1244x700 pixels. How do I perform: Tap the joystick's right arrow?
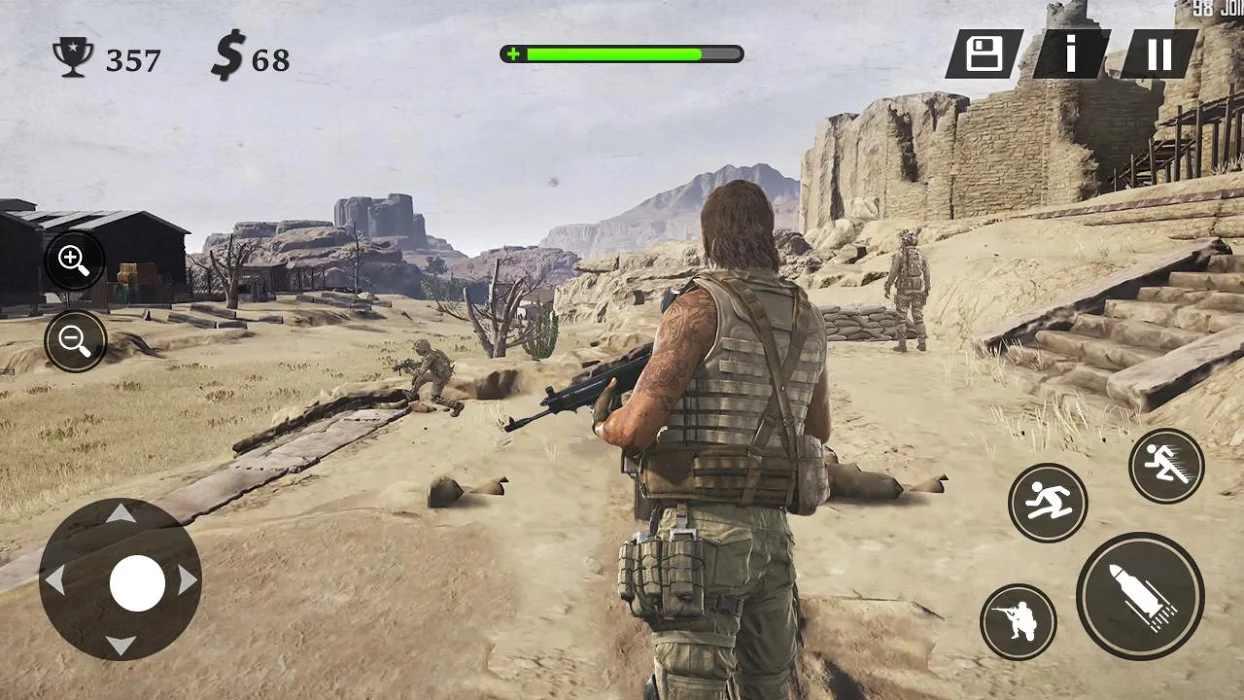tap(187, 580)
